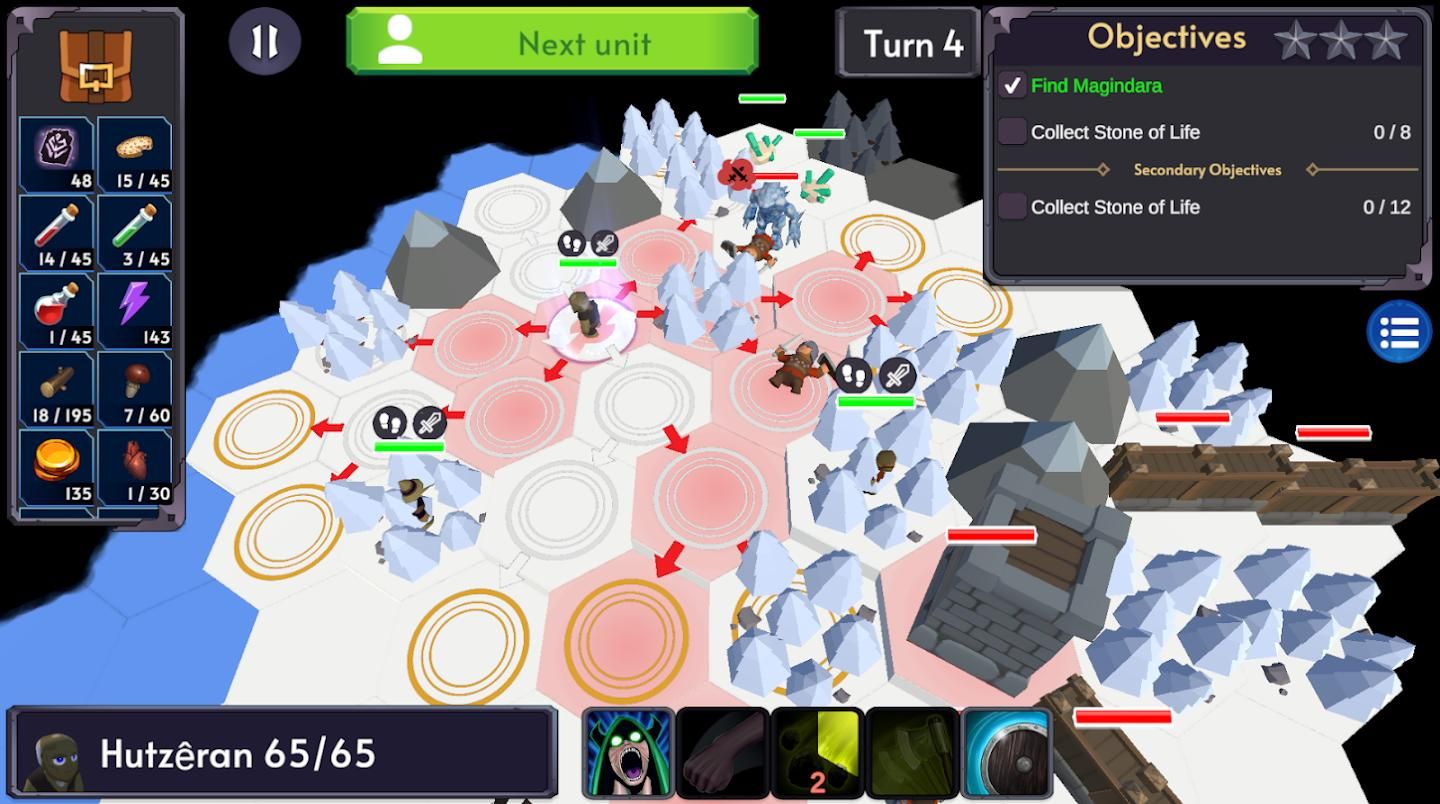Select the yellow-green ability on cooldown 2
The image size is (1440, 804).
coord(817,753)
